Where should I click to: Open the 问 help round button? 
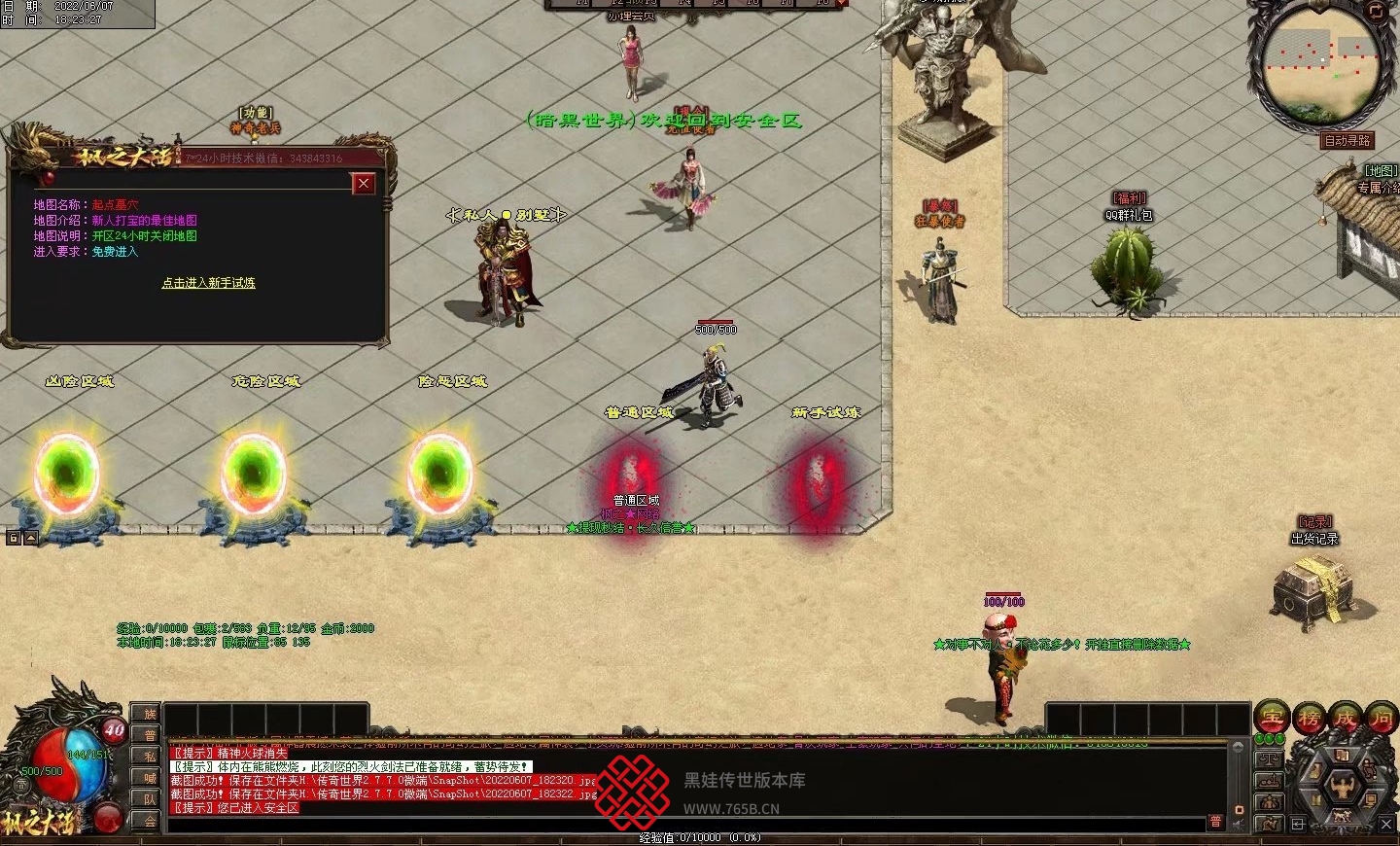(x=1381, y=719)
